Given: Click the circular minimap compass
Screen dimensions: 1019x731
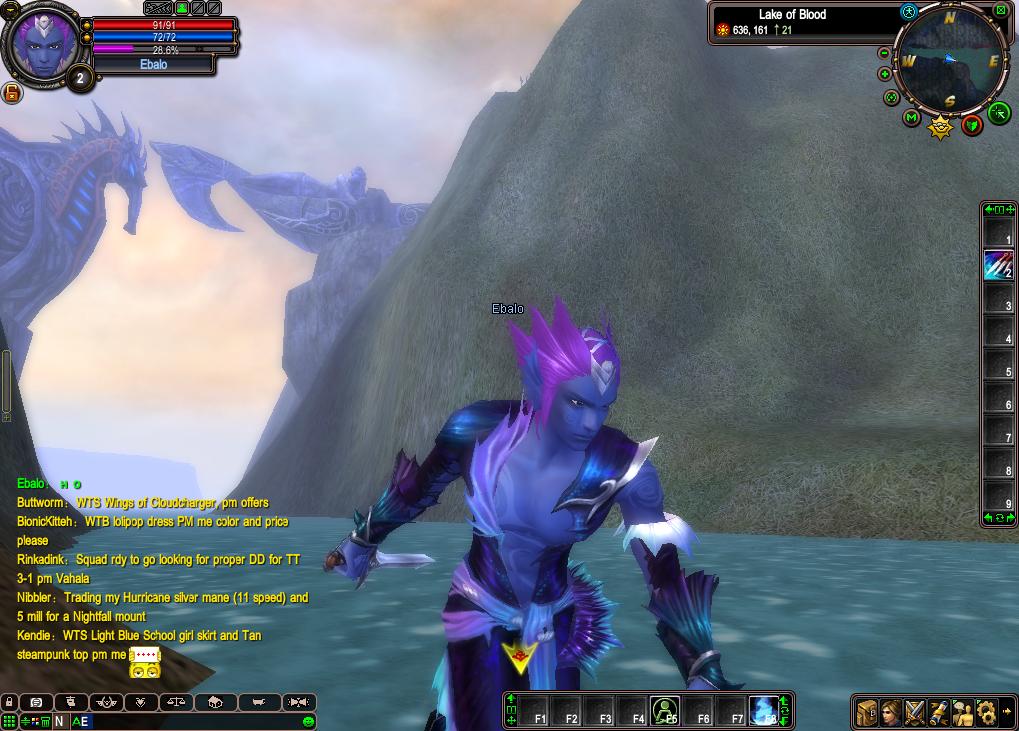Looking at the screenshot, I should point(950,61).
